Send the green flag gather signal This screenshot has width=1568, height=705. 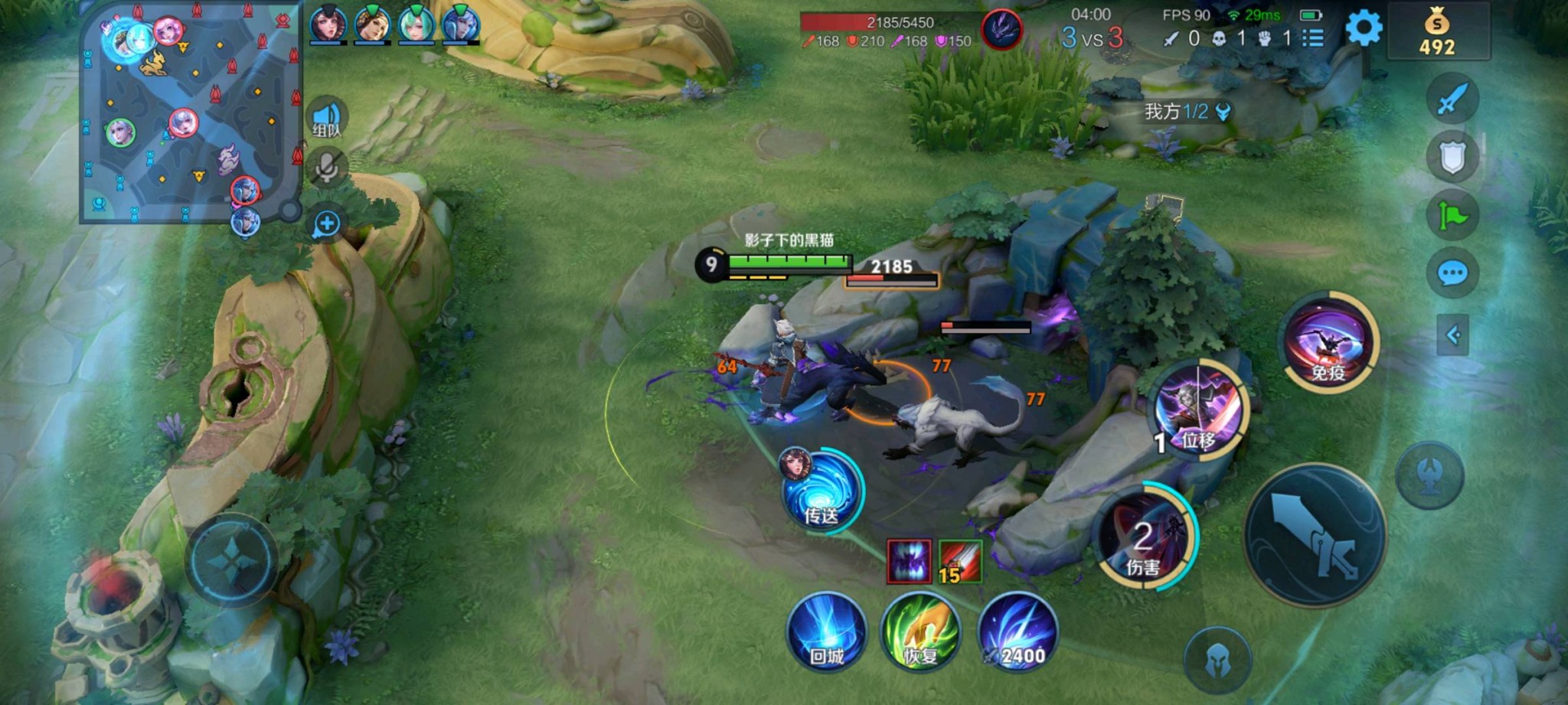tap(1452, 215)
